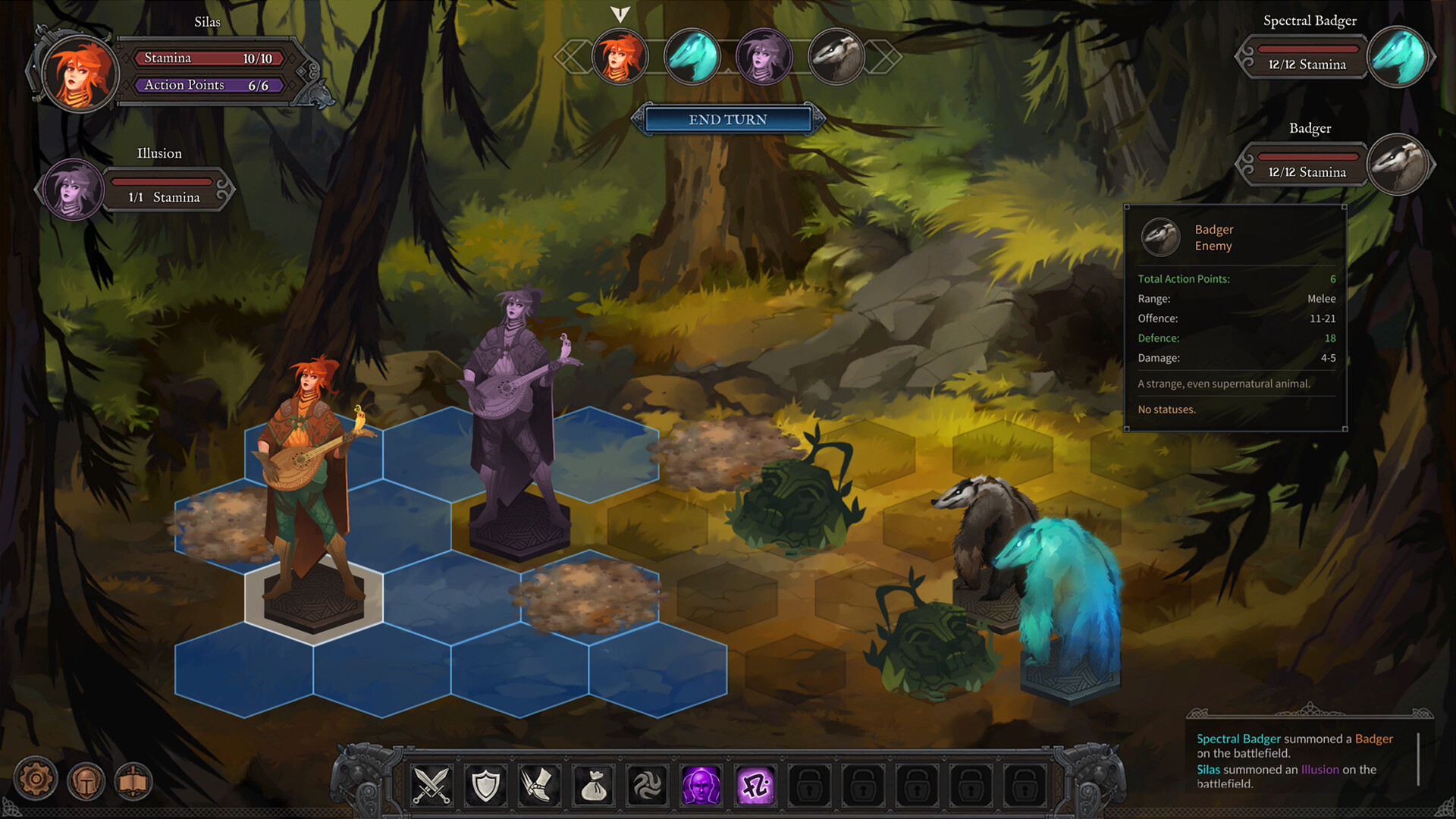Click Silas's portrait in turn order
Image resolution: width=1456 pixels, height=819 pixels.
[x=620, y=57]
